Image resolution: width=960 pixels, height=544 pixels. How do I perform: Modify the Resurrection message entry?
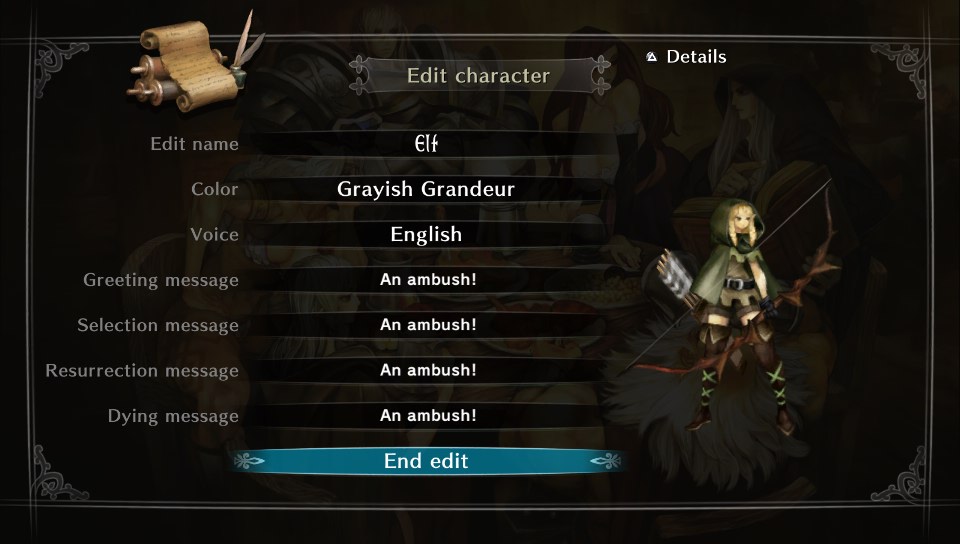click(x=427, y=370)
